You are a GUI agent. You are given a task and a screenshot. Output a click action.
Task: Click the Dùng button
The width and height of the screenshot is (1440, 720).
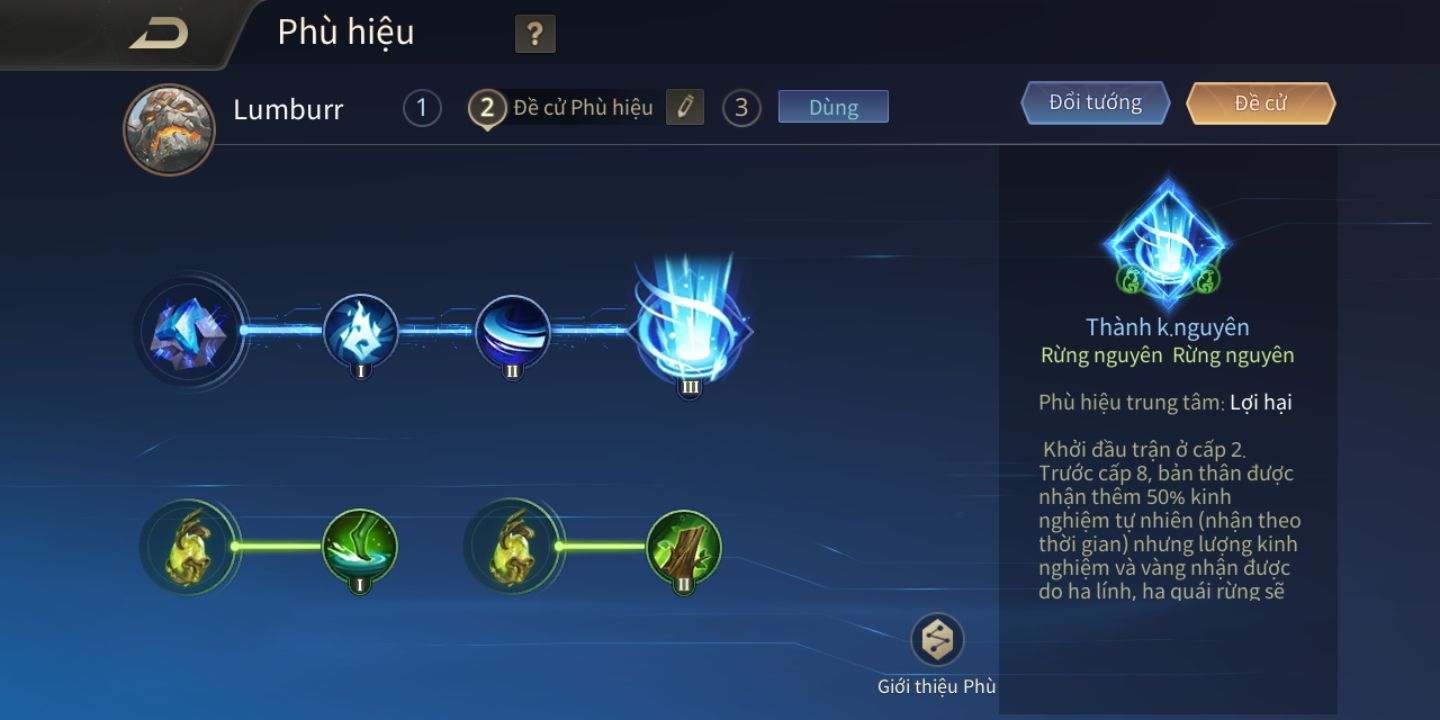(x=833, y=107)
